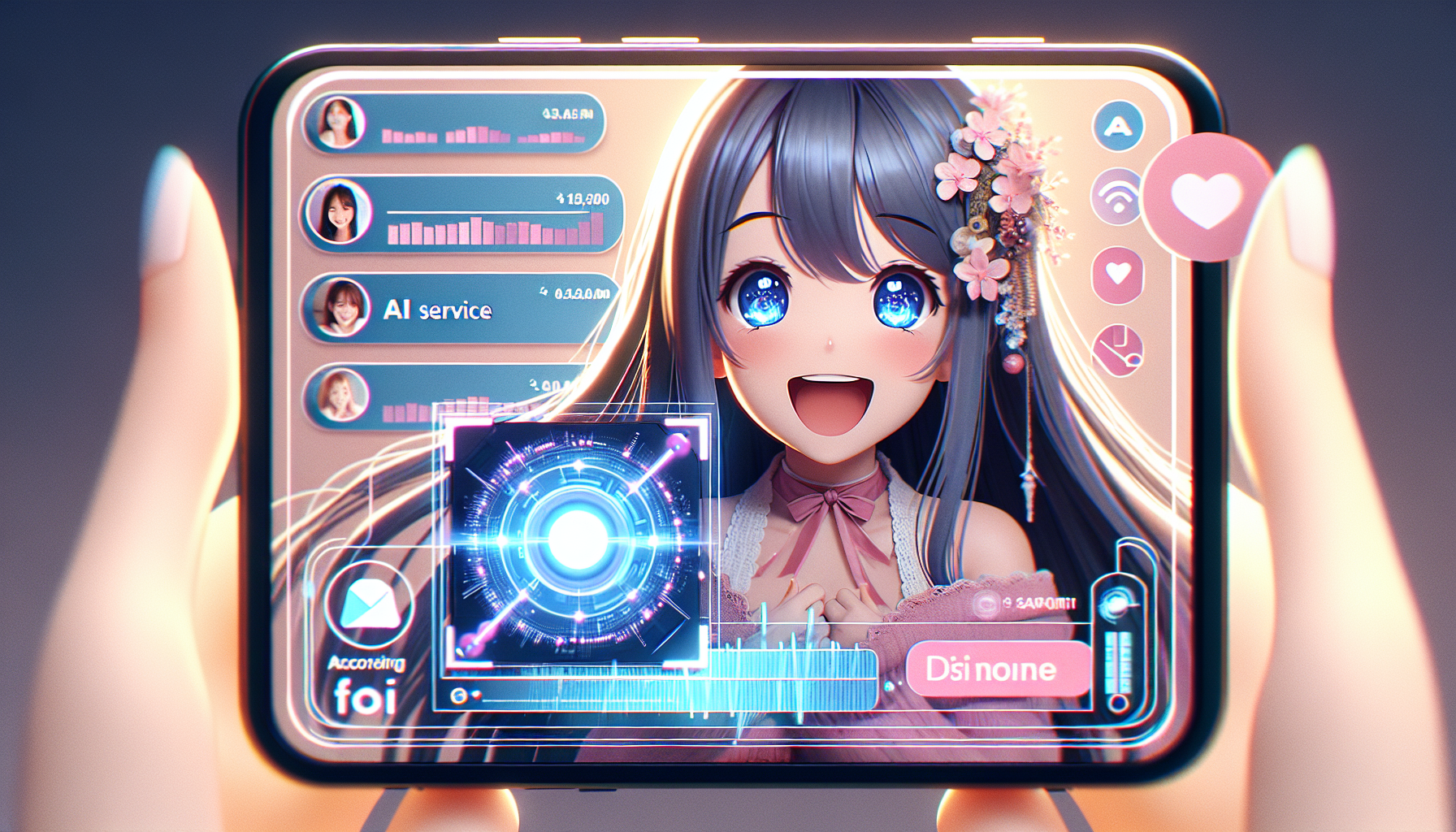Open the pink phone-shaped icon
The image size is (1456, 832).
pyautogui.click(x=1118, y=349)
